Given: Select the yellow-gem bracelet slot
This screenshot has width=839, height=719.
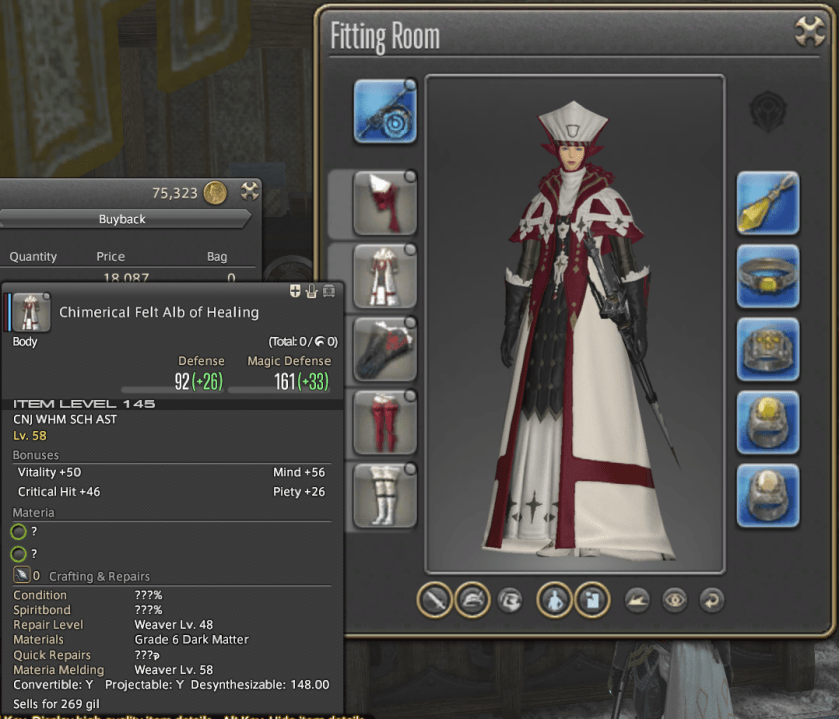Looking at the screenshot, I should coord(768,277).
